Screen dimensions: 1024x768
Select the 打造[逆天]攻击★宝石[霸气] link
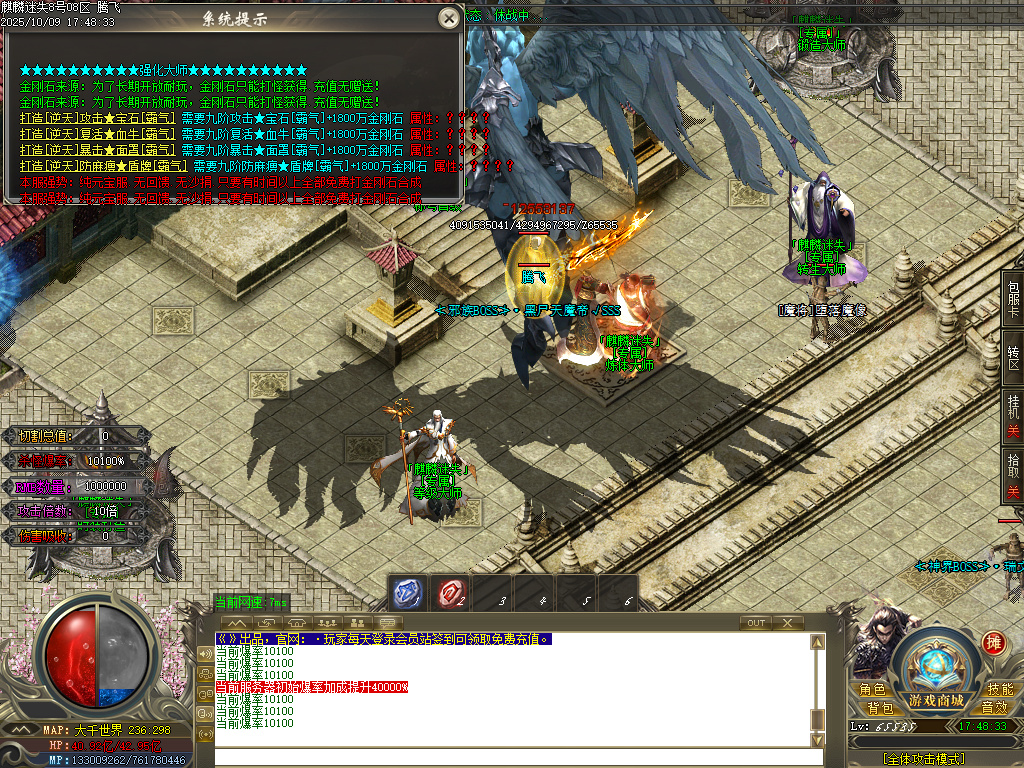click(x=98, y=118)
